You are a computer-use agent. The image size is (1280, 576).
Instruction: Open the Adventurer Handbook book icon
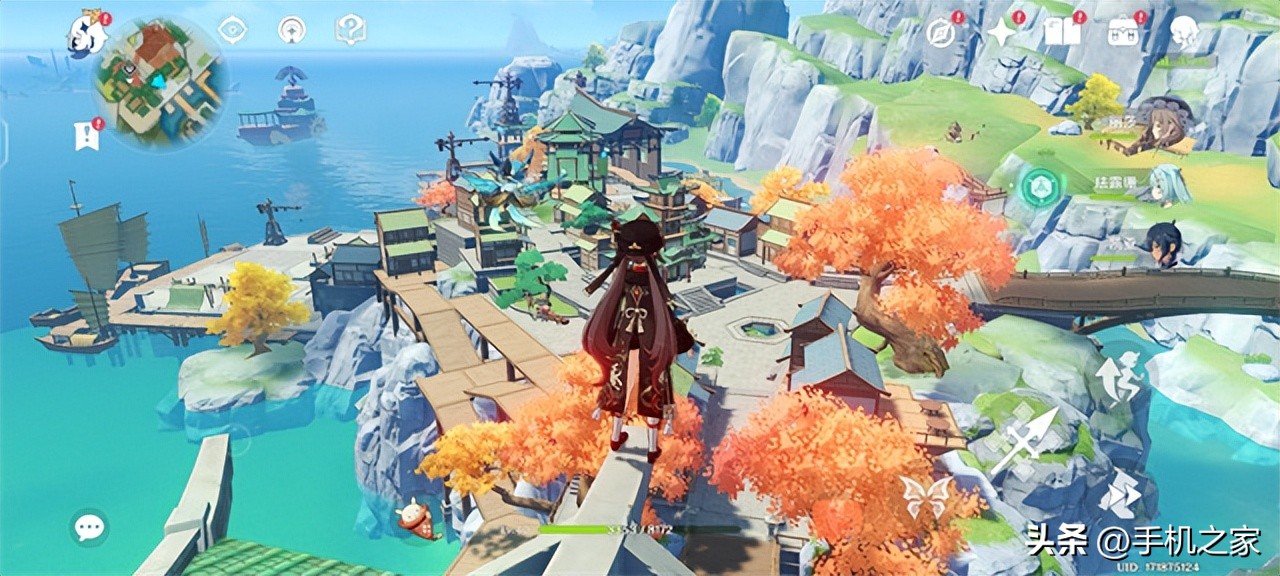coord(1061,33)
